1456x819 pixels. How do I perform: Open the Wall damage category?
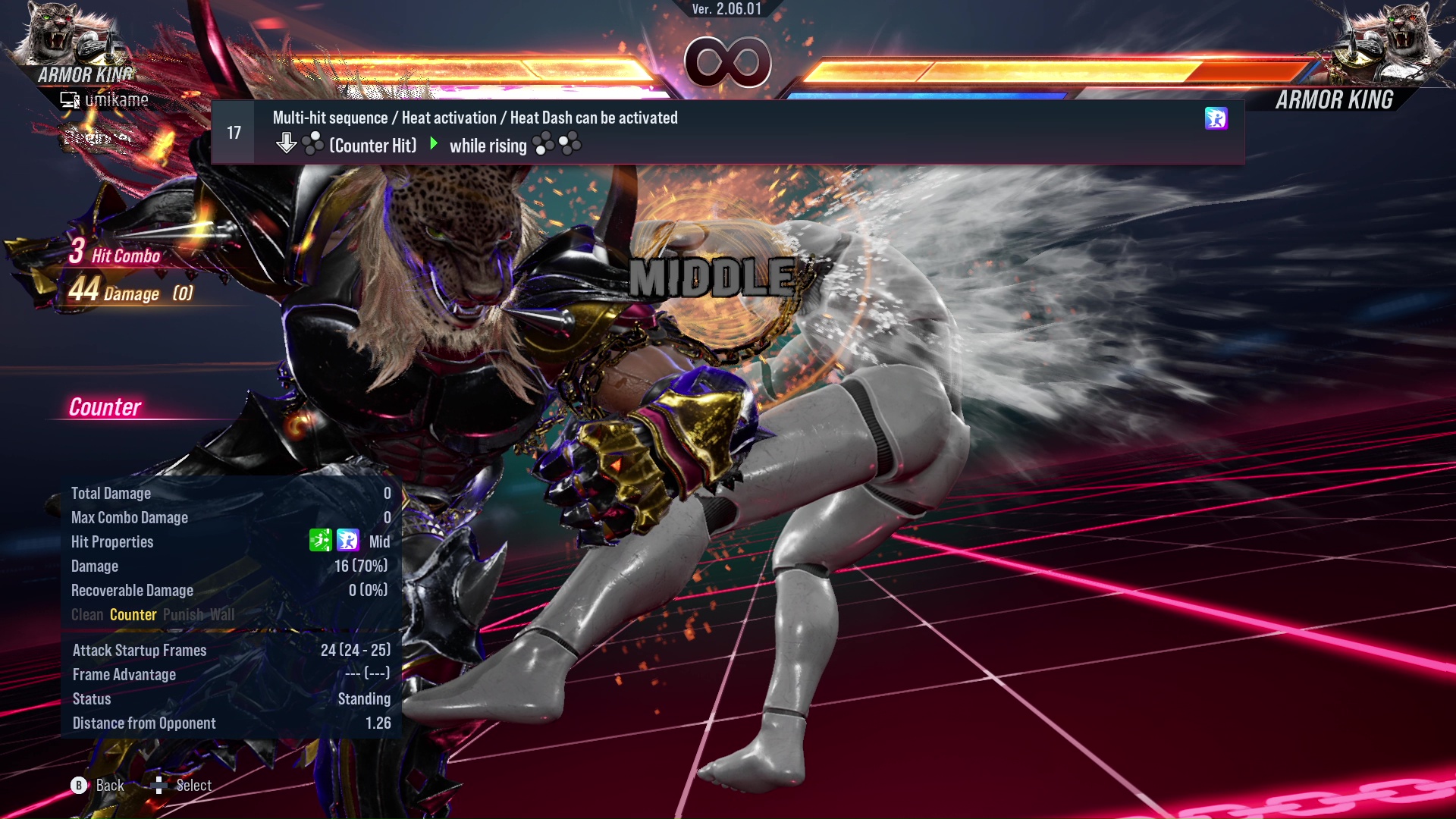pyautogui.click(x=223, y=615)
